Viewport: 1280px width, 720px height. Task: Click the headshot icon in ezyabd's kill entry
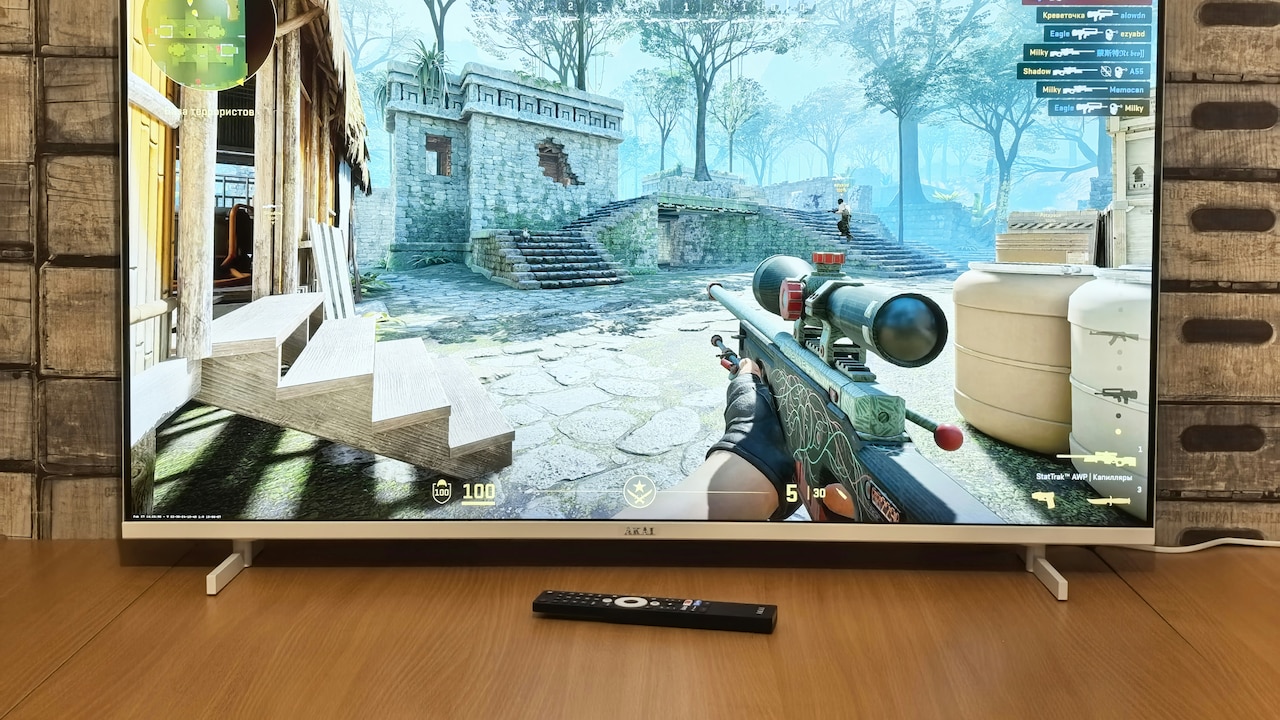coord(1112,33)
